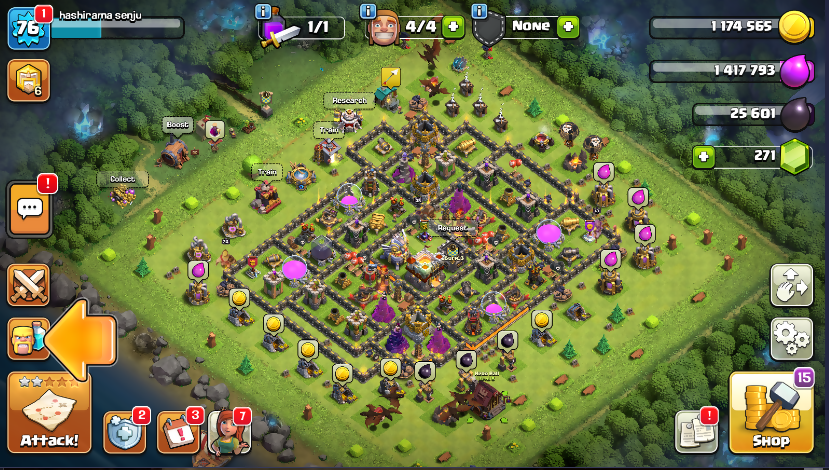Show info for the sword 1/1 counter
The width and height of the screenshot is (829, 470).
[x=263, y=11]
